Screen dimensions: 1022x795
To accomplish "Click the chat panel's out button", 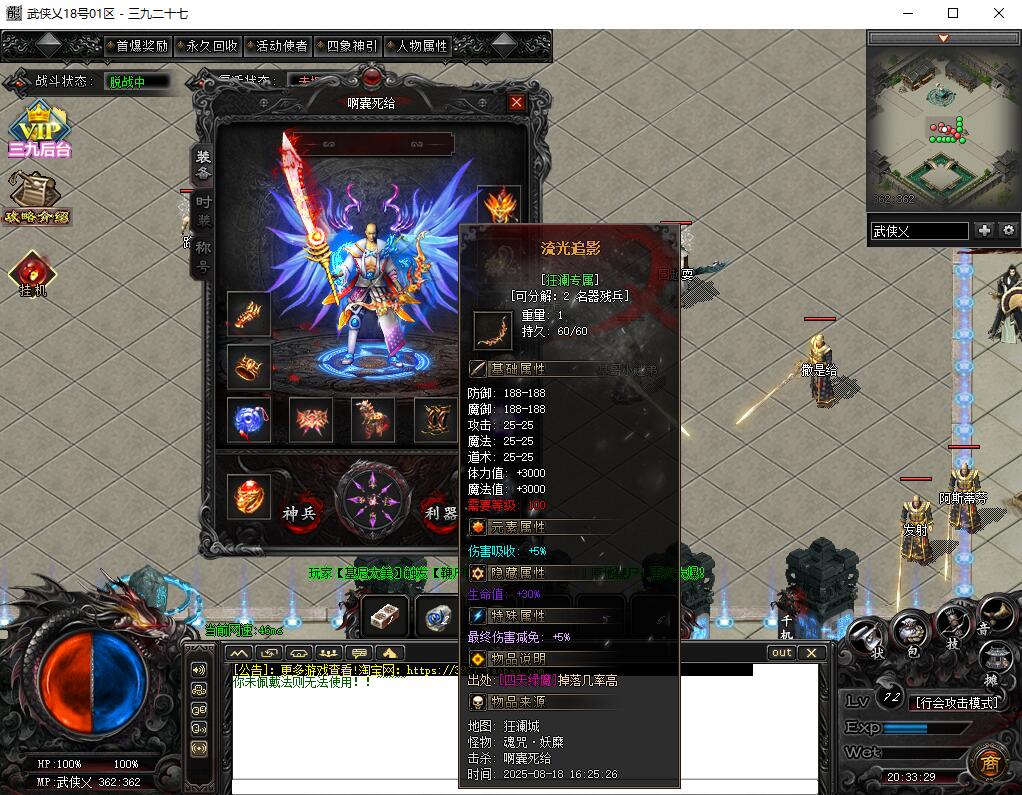I will tap(781, 653).
